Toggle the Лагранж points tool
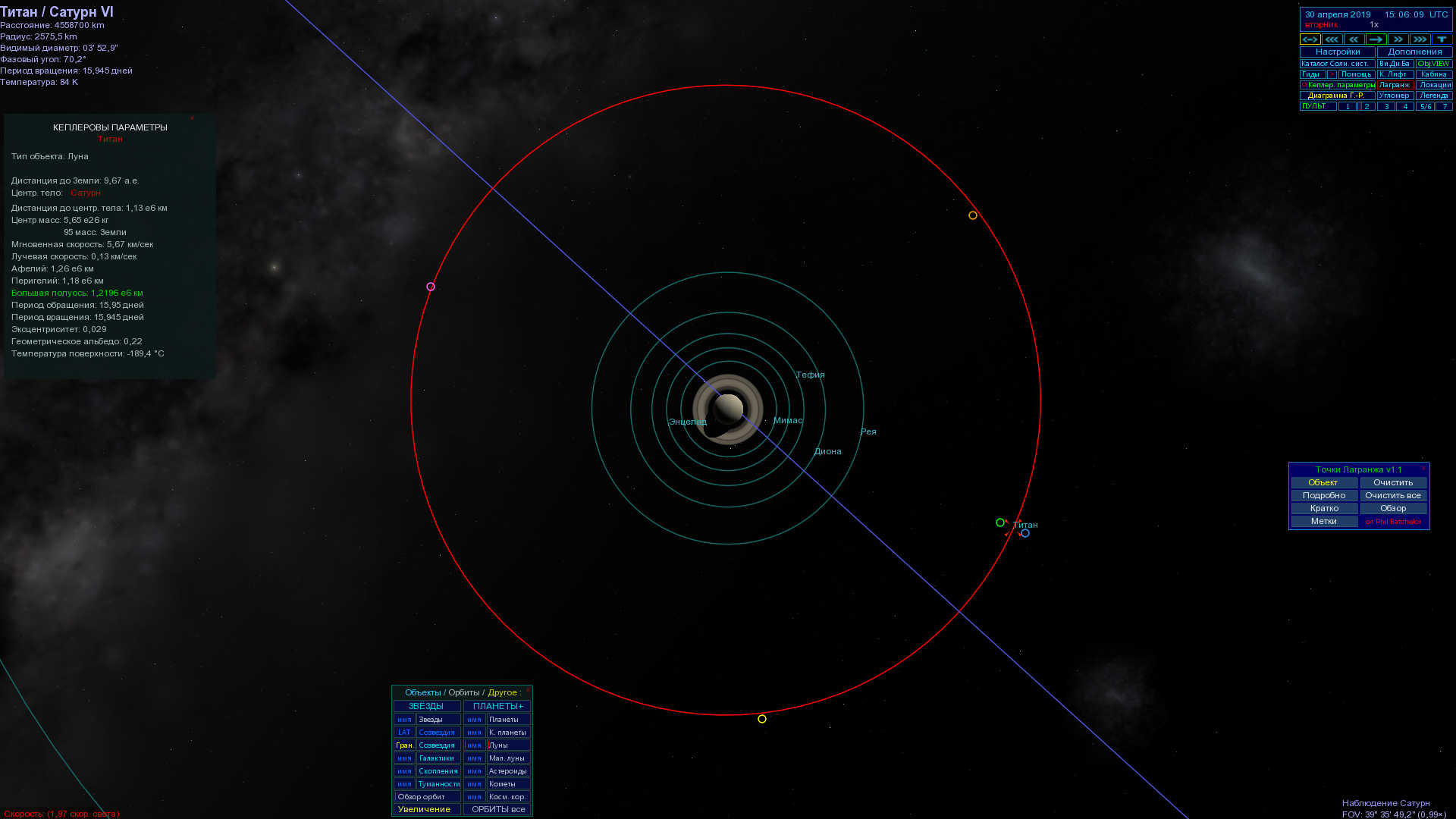 (1395, 85)
